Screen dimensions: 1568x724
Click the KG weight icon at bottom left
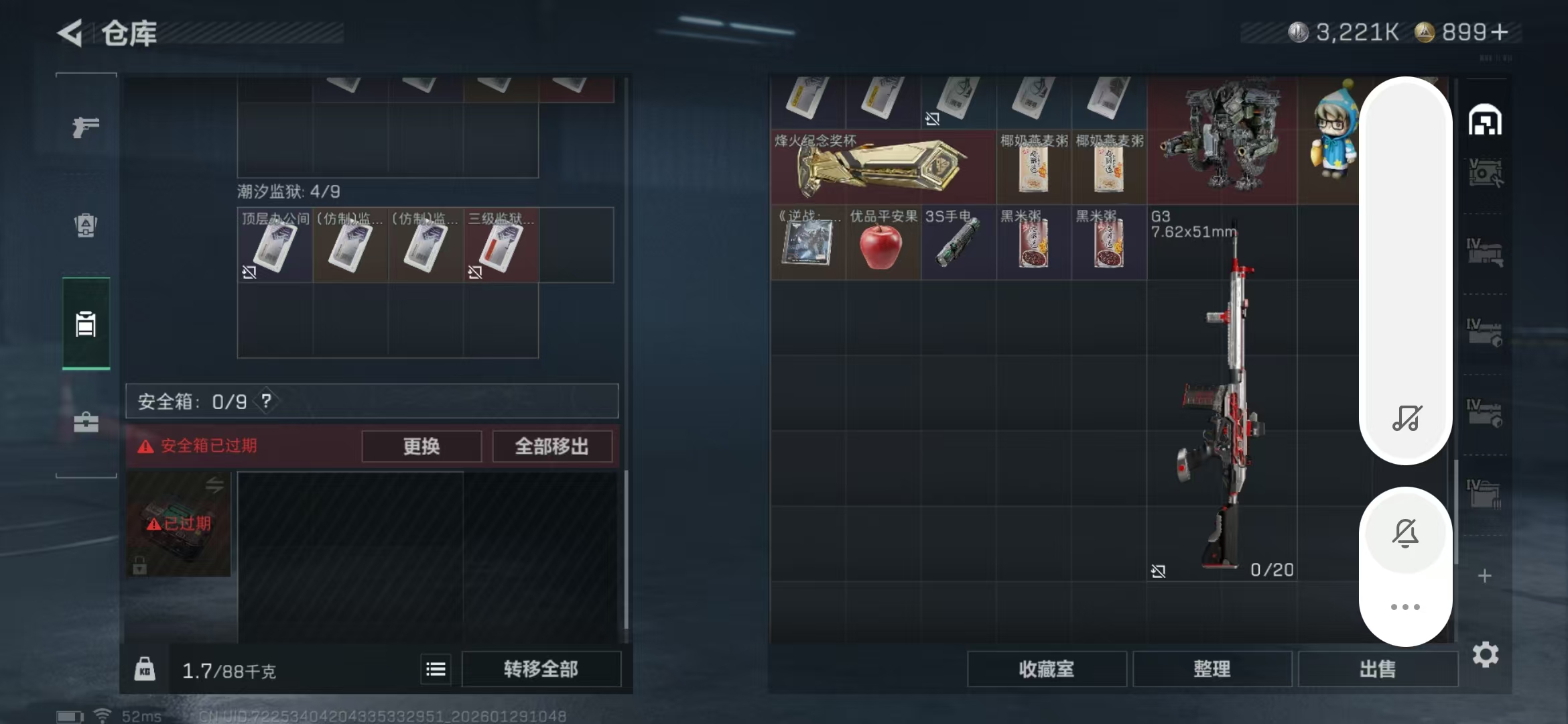146,668
